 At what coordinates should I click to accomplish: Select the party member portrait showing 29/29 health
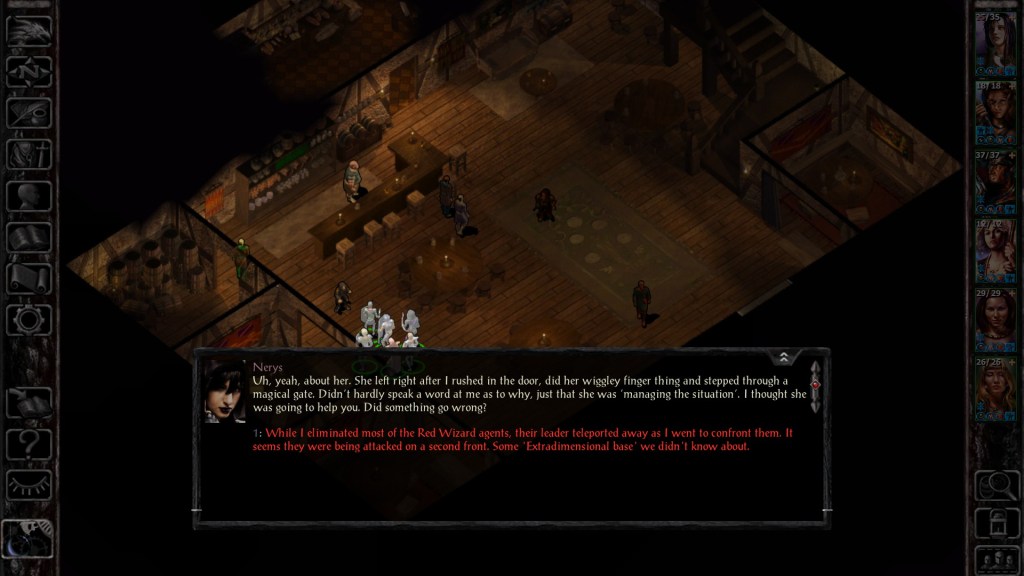(x=995, y=319)
